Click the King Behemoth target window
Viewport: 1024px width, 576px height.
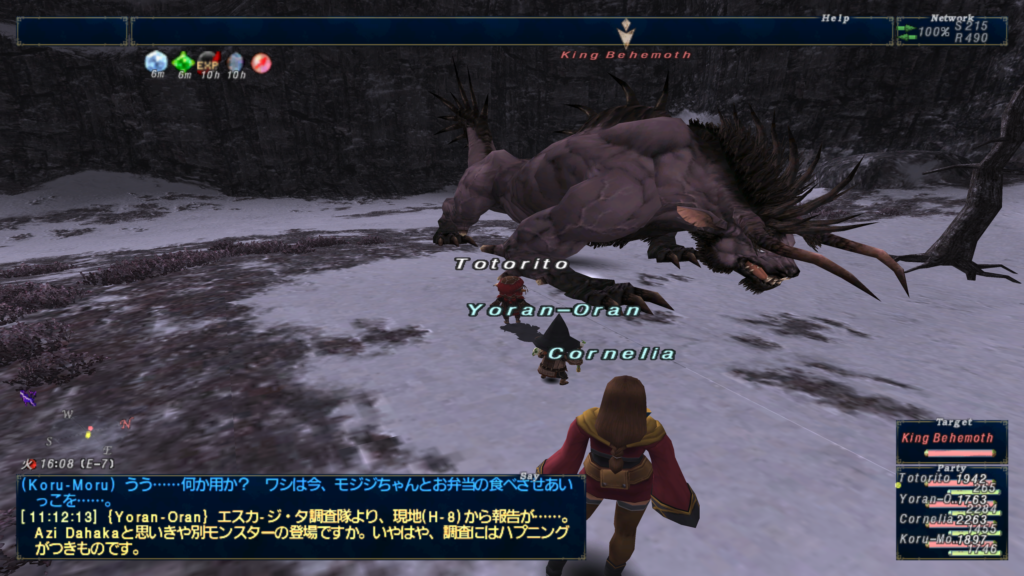pos(951,438)
